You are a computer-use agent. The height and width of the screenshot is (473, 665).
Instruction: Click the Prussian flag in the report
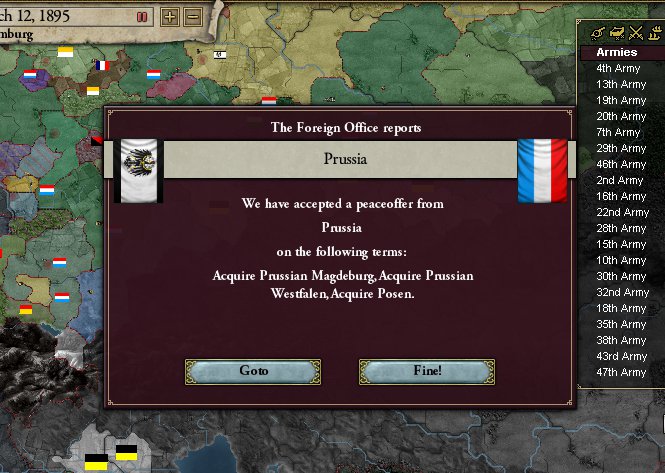pos(138,169)
